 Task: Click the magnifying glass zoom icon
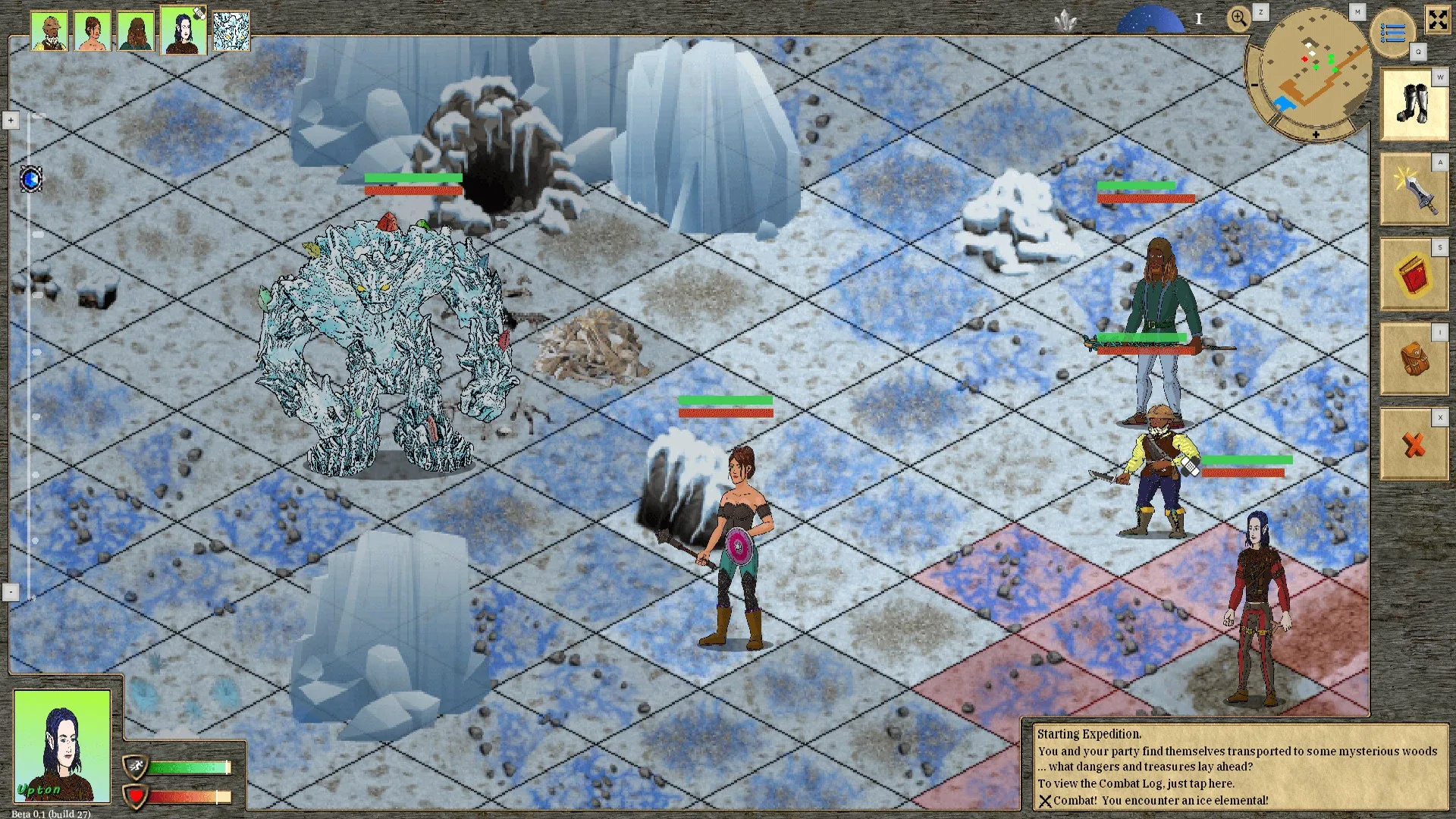1239,17
